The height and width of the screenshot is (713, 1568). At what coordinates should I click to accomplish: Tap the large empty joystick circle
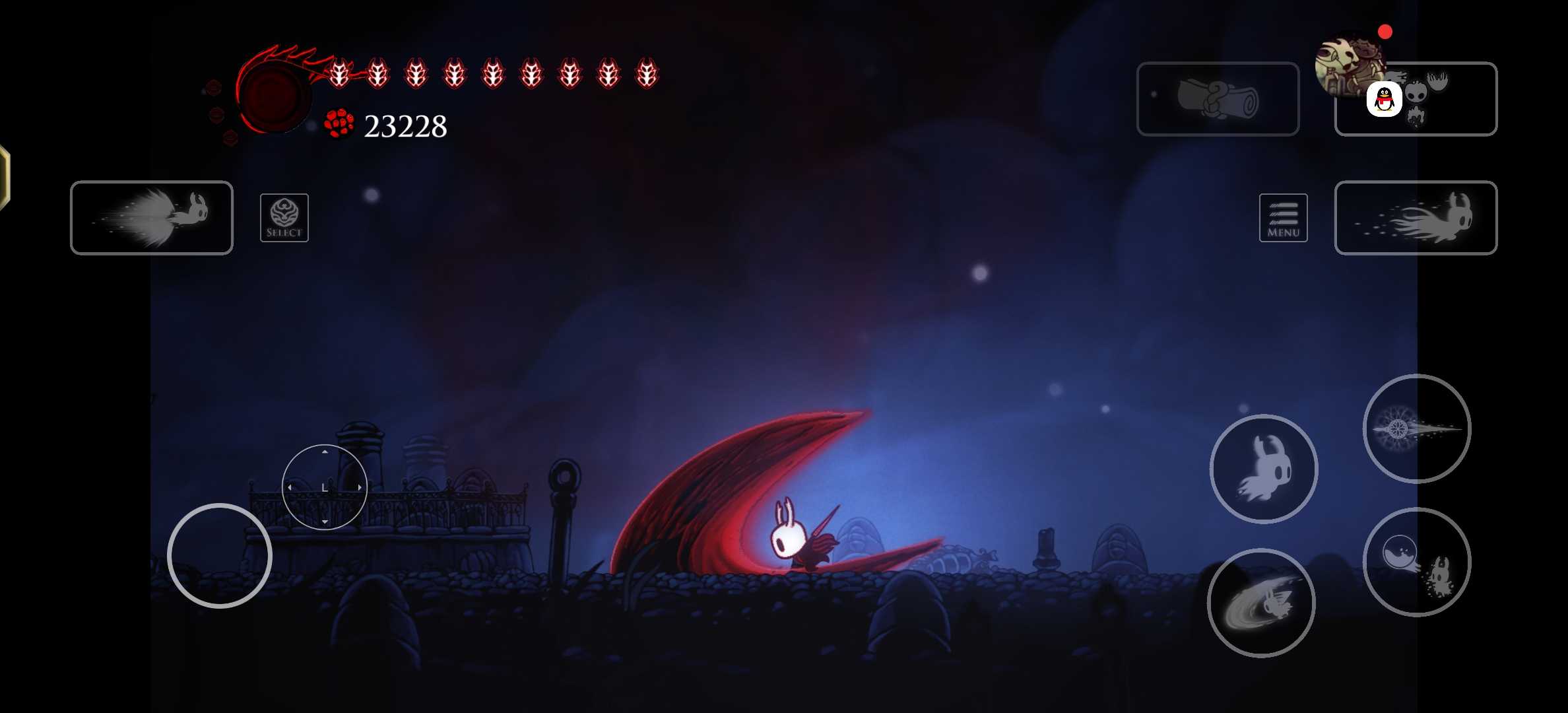tap(219, 556)
